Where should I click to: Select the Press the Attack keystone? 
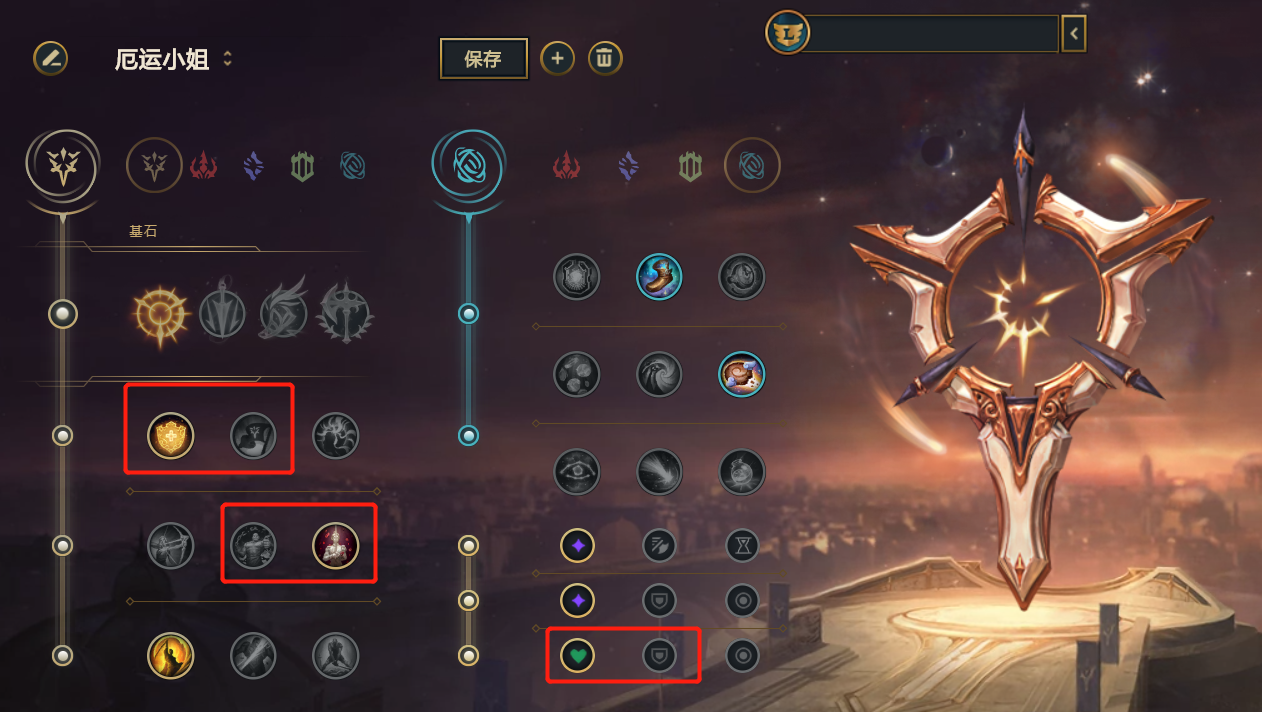(x=160, y=314)
